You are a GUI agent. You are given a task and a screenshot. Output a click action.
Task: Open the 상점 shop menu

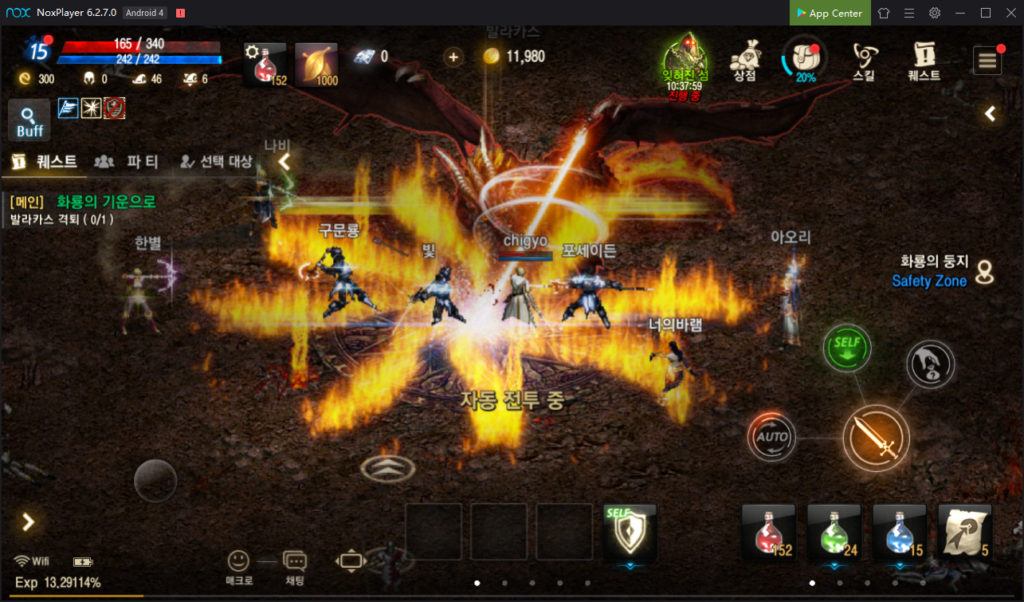coord(744,60)
